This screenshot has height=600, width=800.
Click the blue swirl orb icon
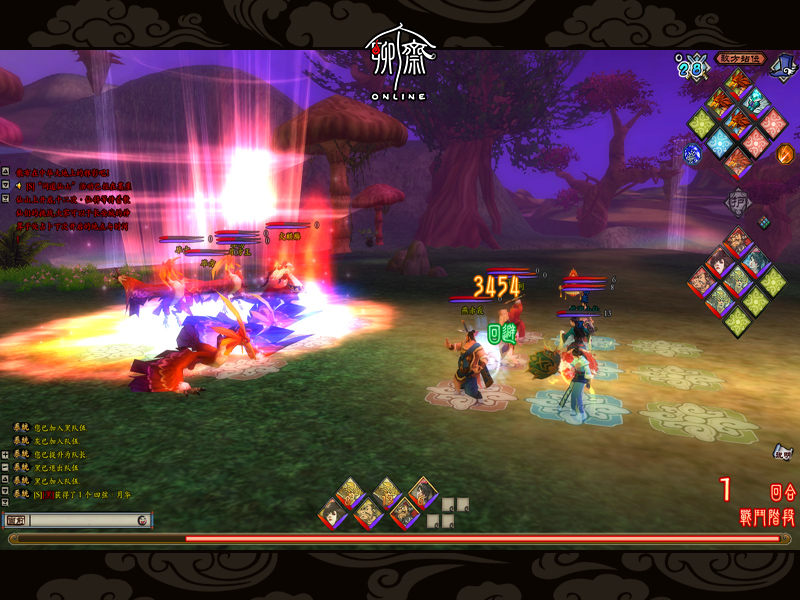point(692,154)
